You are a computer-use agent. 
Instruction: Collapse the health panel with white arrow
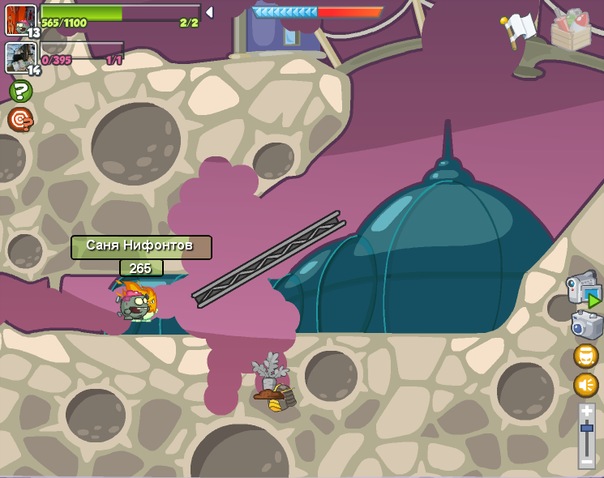tap(208, 12)
